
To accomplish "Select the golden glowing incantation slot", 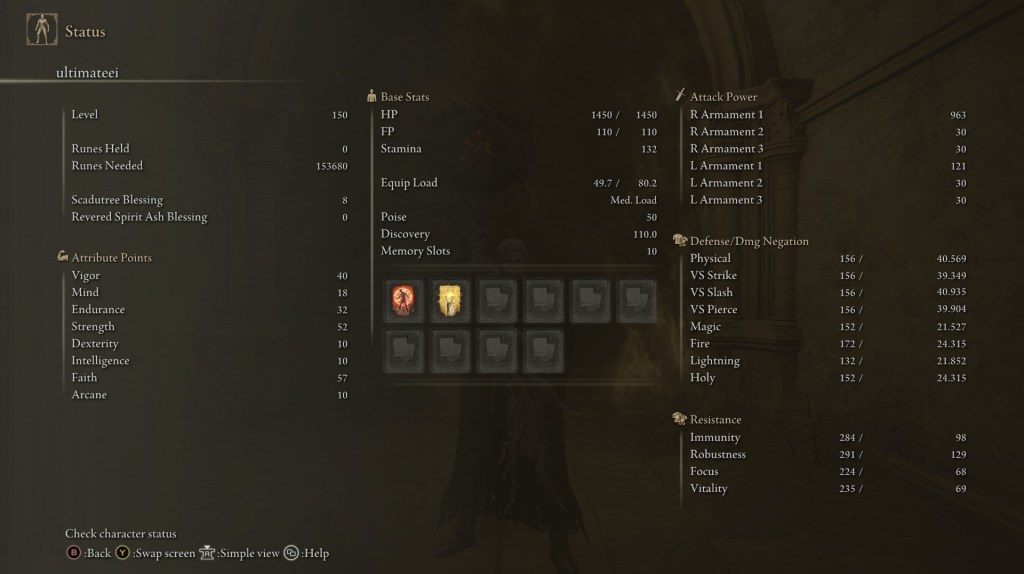I will pyautogui.click(x=449, y=300).
